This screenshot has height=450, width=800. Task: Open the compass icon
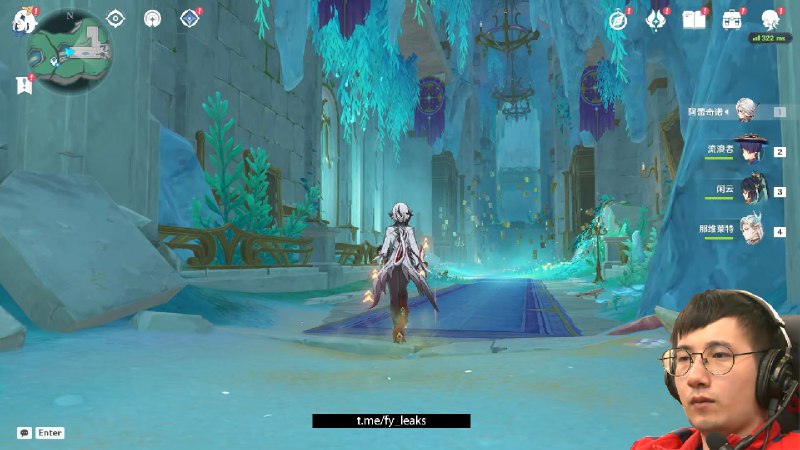[618, 20]
